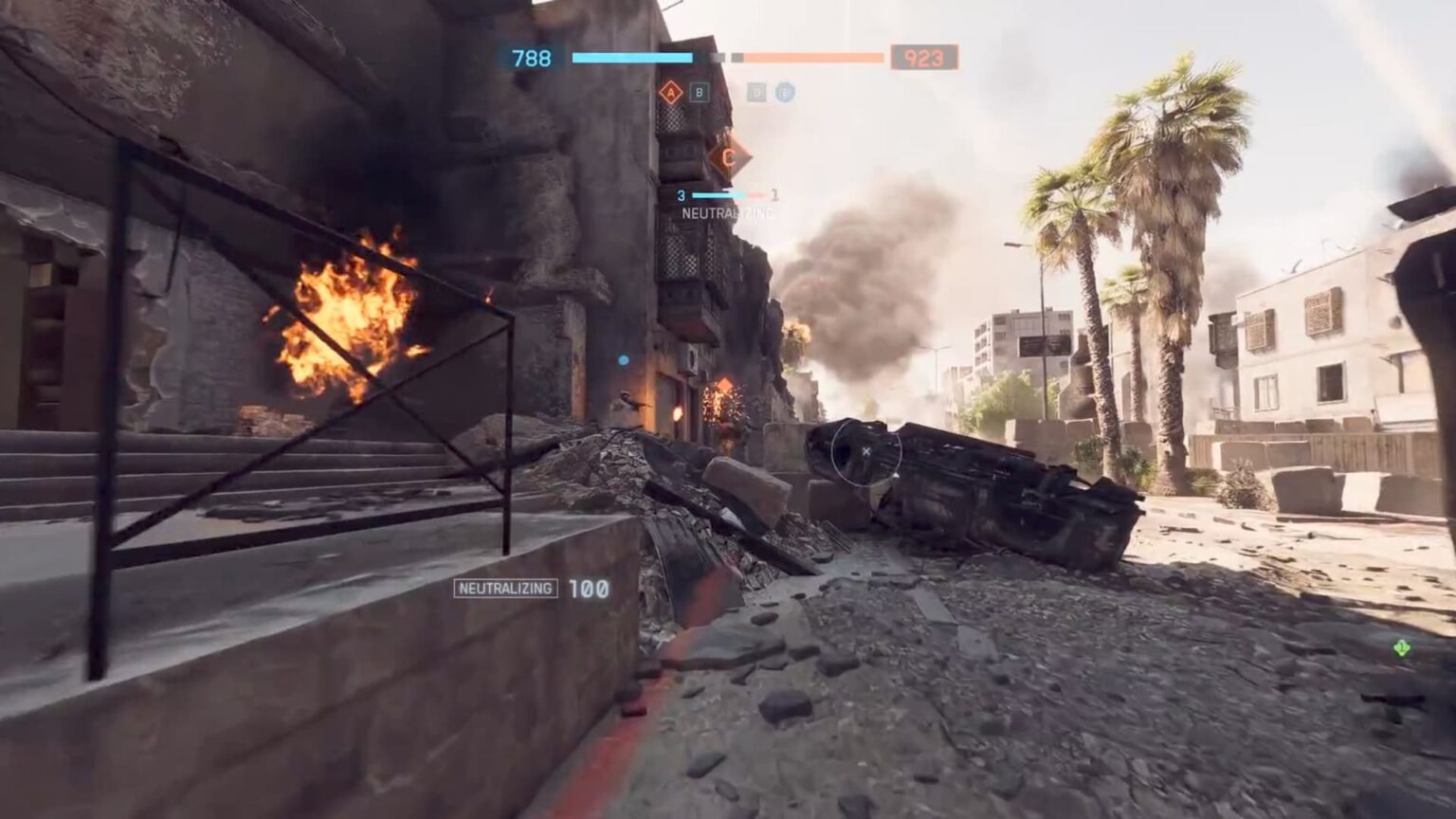This screenshot has height=819, width=1456.
Task: Click the X hit marker inside the crosshair circle
Action: [865, 453]
